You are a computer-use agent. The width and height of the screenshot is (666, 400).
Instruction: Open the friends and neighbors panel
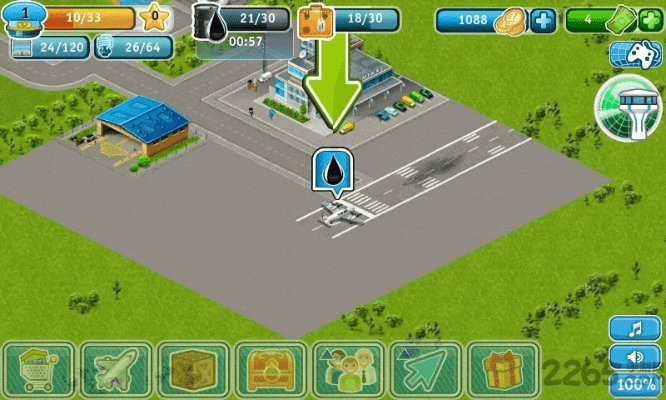point(347,369)
